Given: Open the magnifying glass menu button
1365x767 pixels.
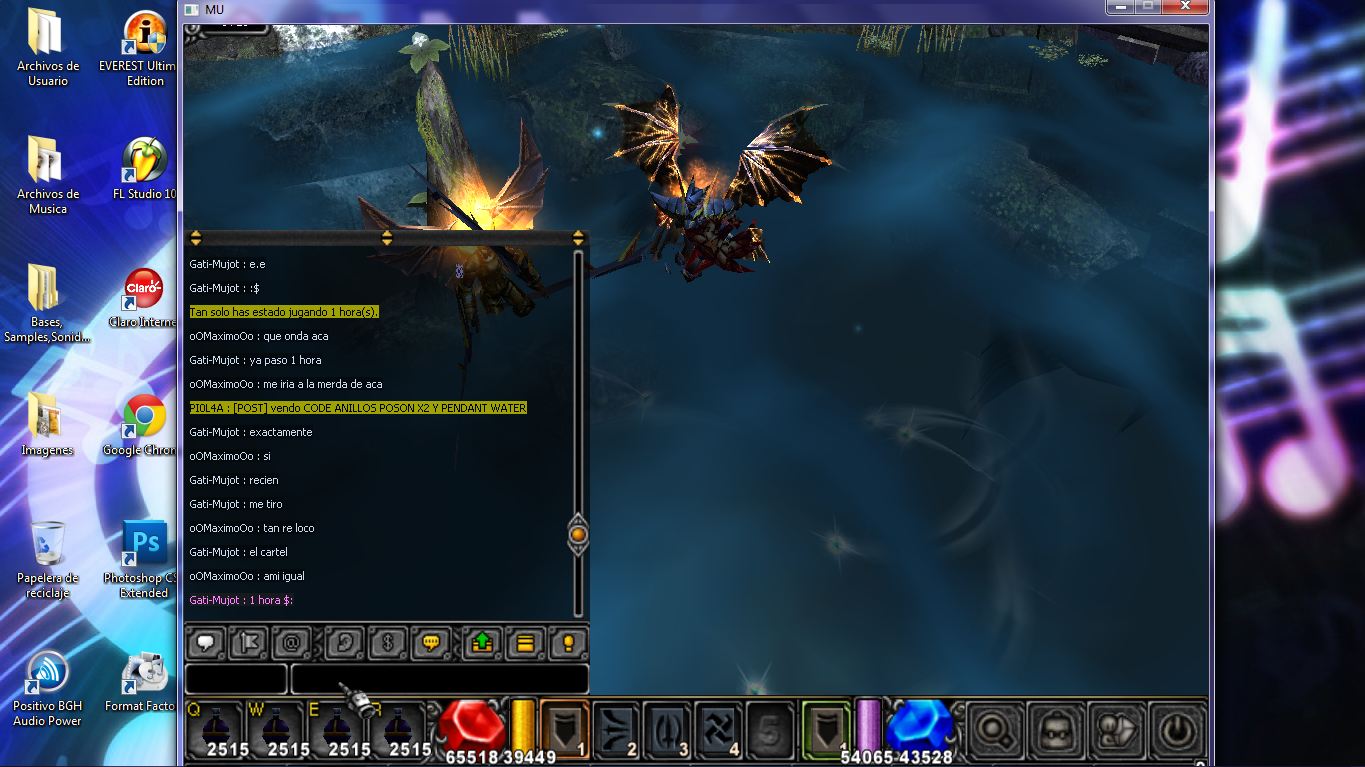Looking at the screenshot, I should pos(997,730).
